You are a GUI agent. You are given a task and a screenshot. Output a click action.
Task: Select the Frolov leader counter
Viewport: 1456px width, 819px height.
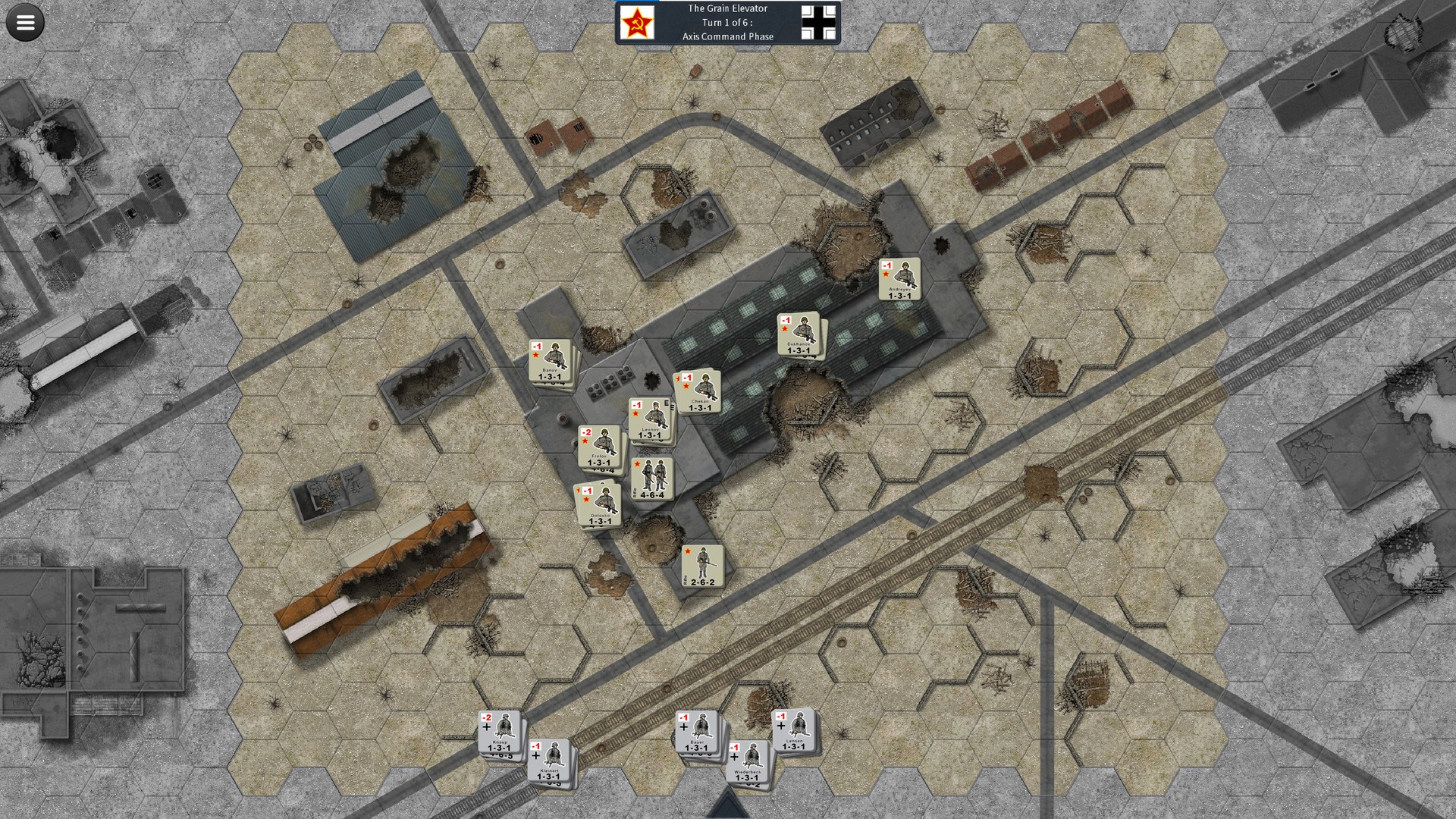(598, 447)
